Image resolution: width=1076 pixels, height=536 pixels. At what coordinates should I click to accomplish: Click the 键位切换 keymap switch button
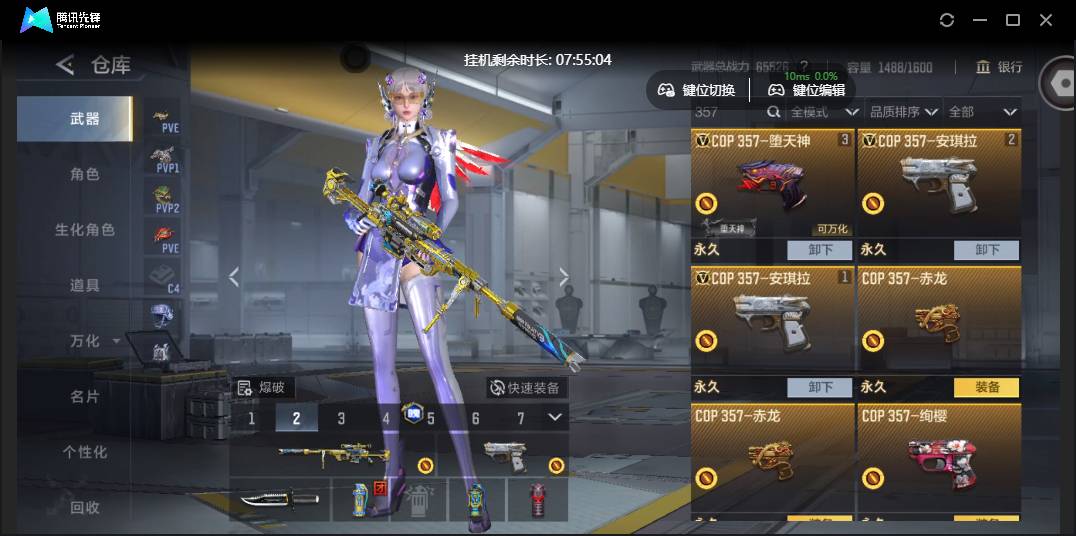[697, 90]
